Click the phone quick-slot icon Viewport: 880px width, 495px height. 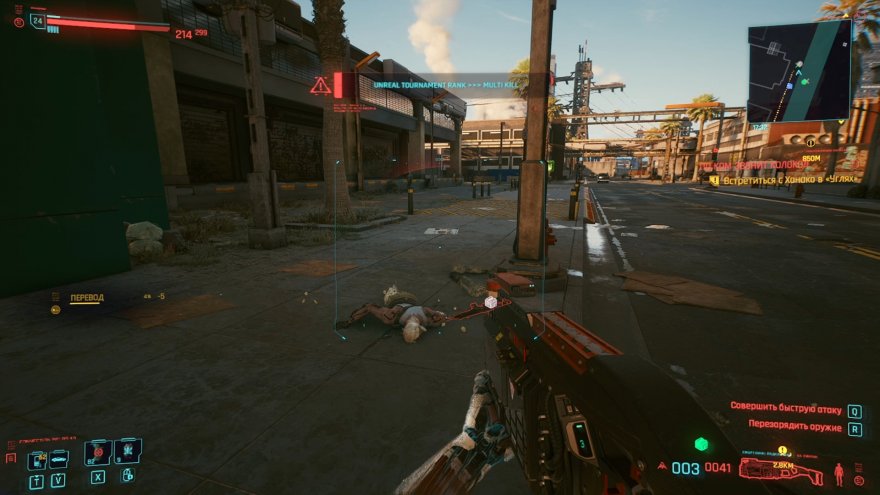[37, 459]
